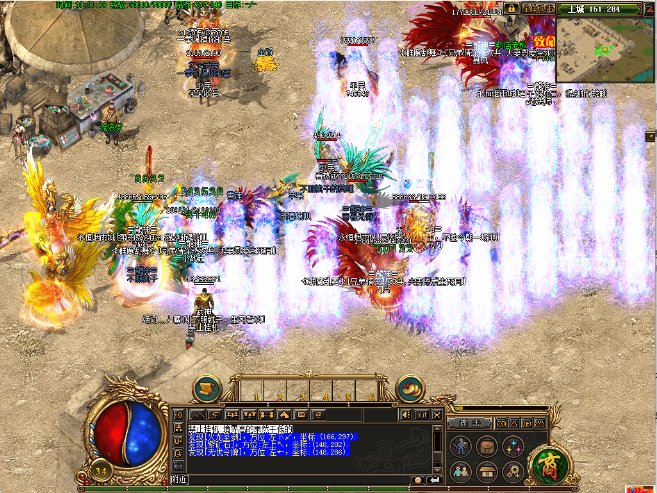Screen dimensions: 657x493
Task: Open the character equipment panel icon
Action: (x=462, y=446)
